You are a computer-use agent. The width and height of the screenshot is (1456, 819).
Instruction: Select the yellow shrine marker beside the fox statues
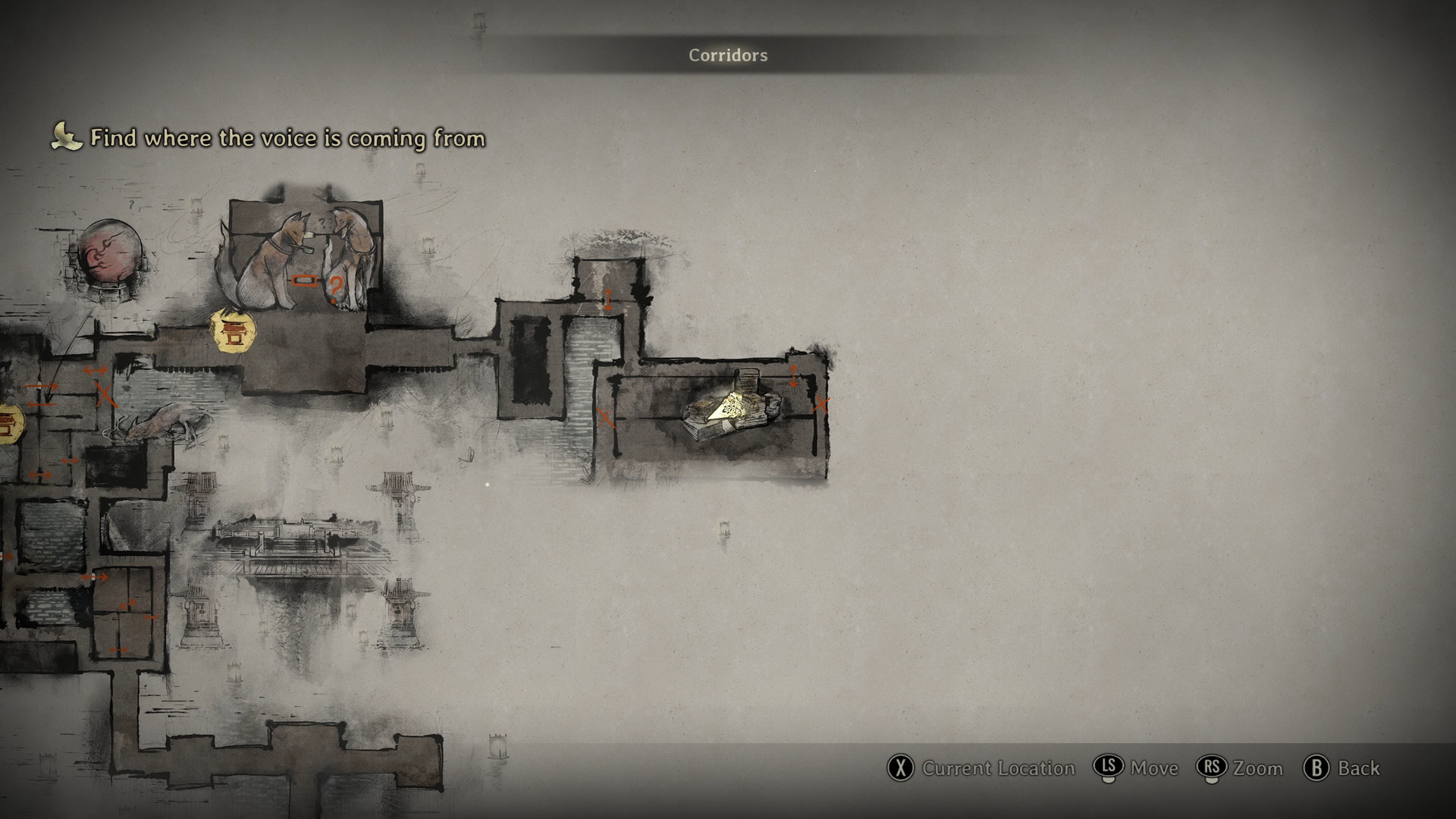click(x=232, y=331)
